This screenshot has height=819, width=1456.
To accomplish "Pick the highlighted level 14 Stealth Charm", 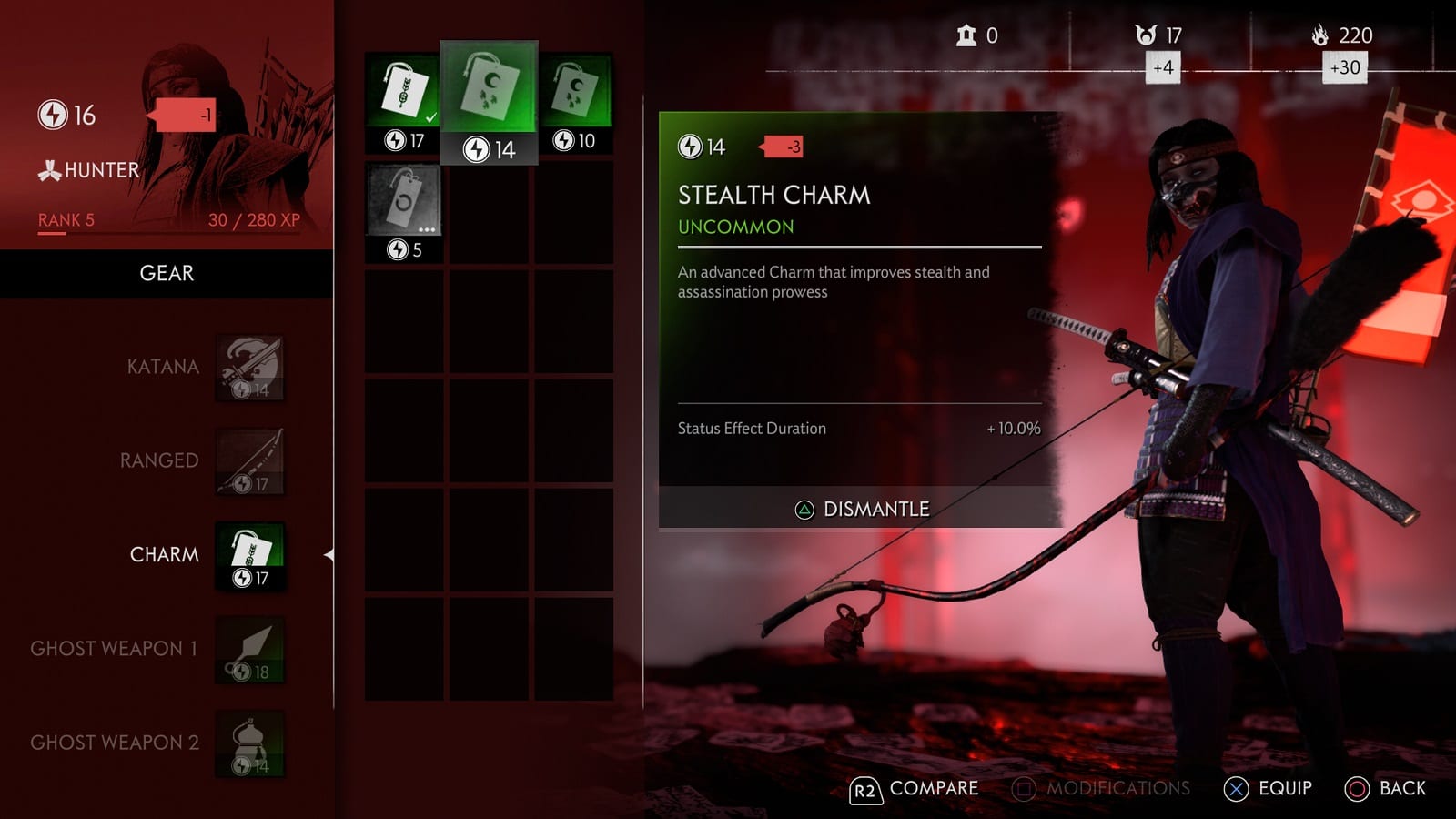I will pos(489,102).
